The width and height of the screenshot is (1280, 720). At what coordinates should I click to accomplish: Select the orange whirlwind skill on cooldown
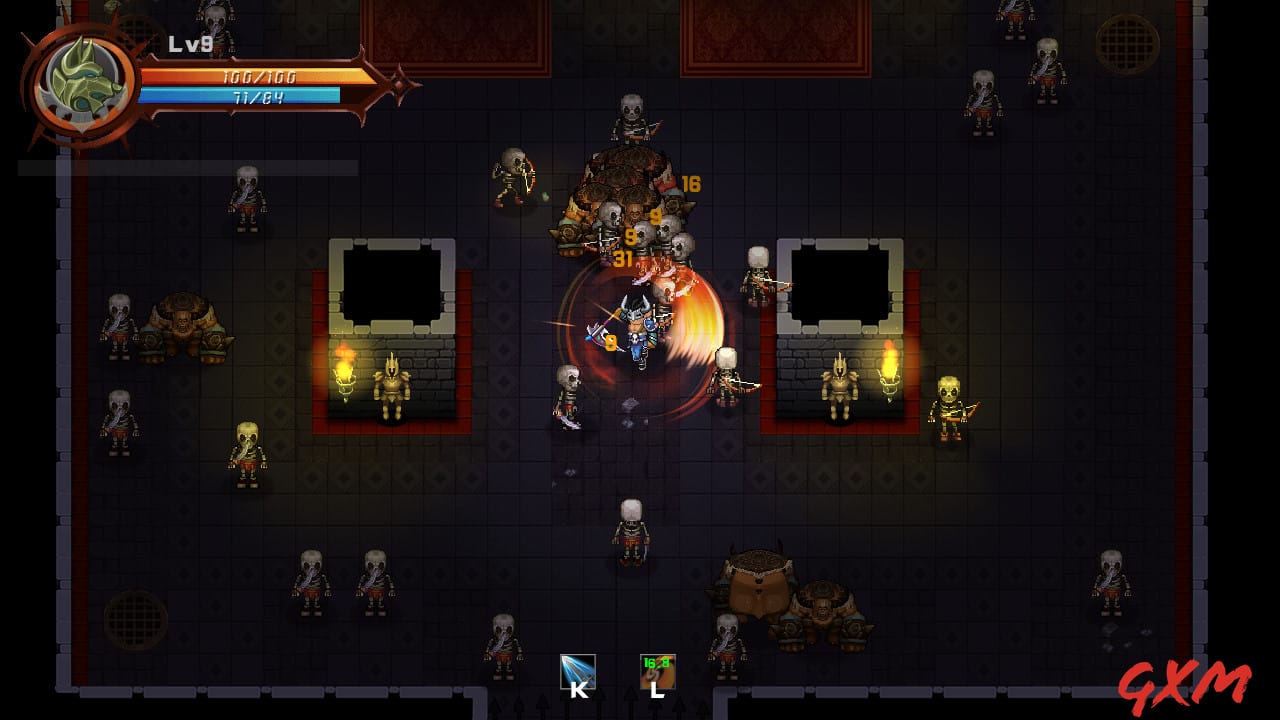[657, 672]
